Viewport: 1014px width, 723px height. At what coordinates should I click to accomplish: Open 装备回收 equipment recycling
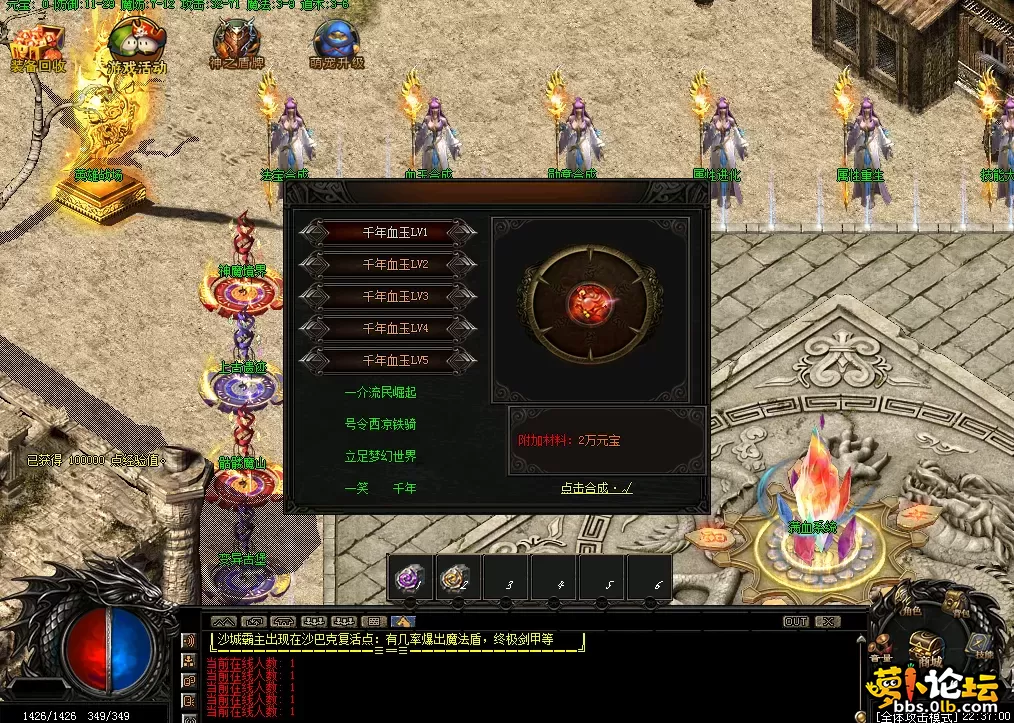pyautogui.click(x=37, y=49)
